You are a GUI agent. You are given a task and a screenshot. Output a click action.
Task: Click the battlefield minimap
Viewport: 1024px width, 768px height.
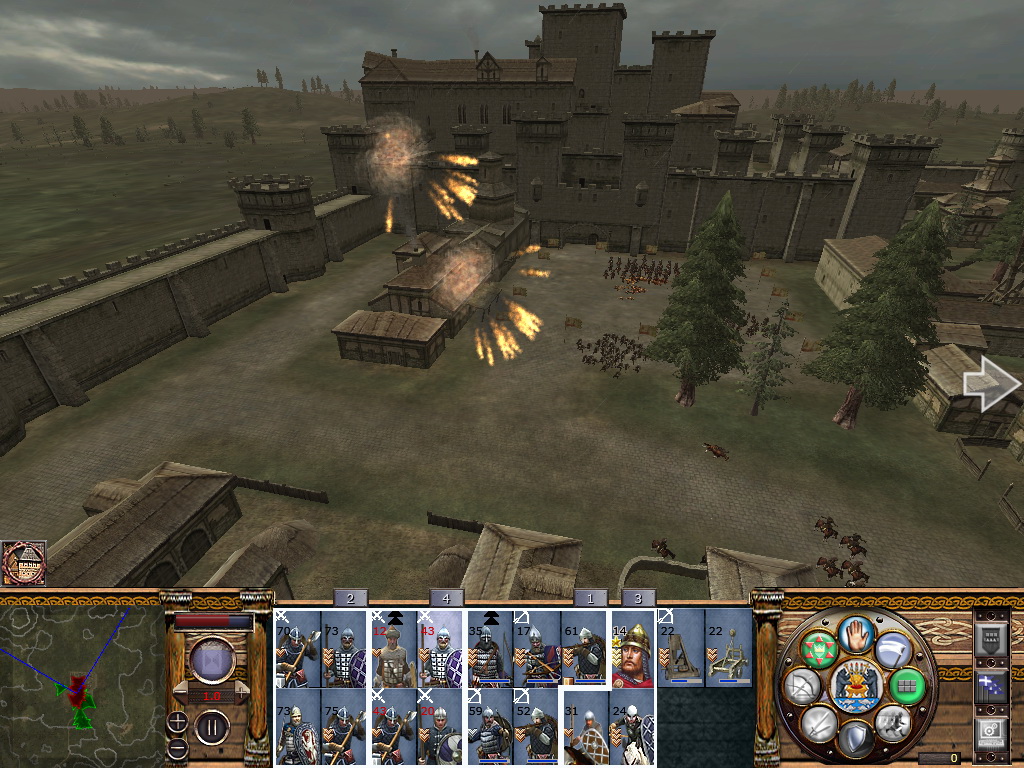click(x=82, y=678)
